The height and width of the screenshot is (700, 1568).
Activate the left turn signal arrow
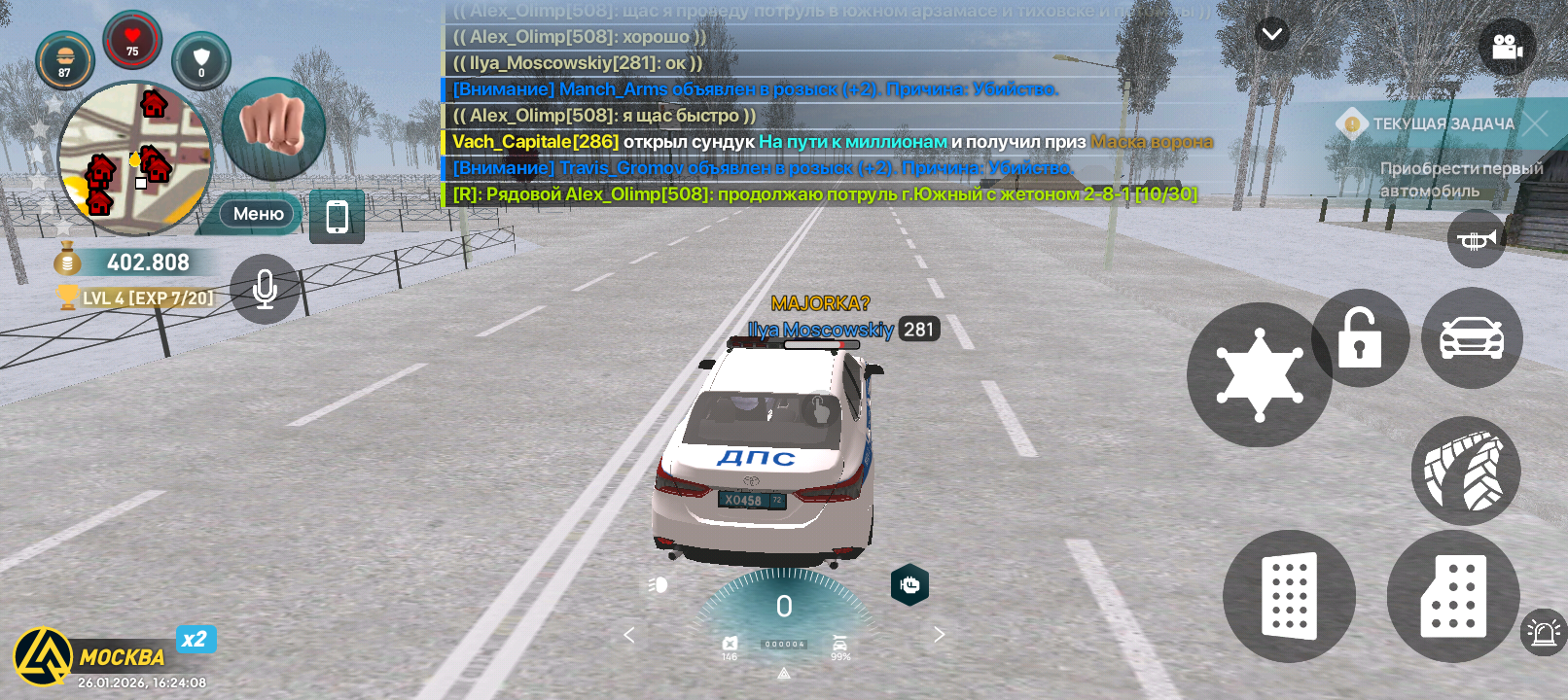(628, 635)
